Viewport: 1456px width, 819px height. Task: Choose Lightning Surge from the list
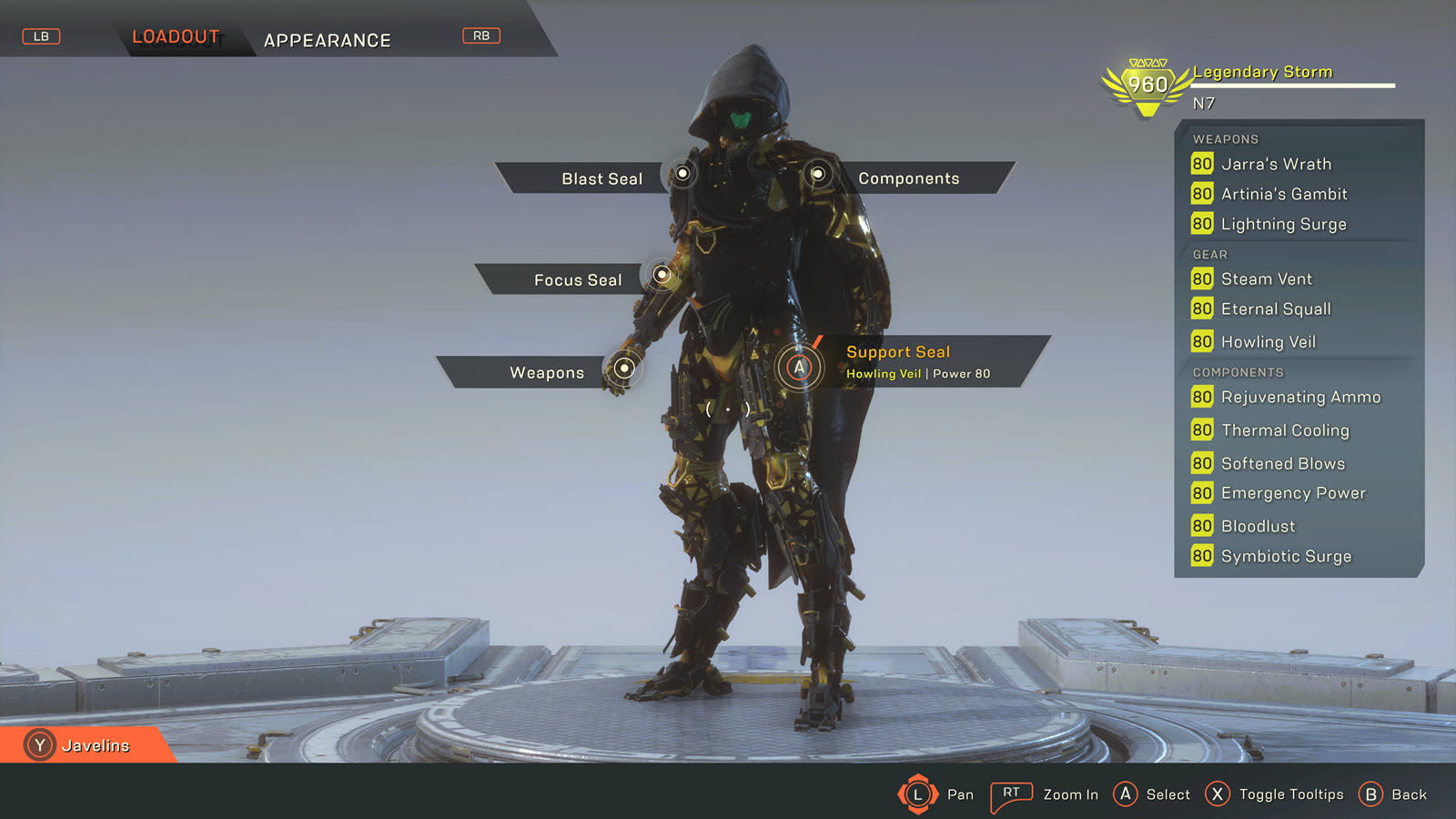coord(1283,224)
